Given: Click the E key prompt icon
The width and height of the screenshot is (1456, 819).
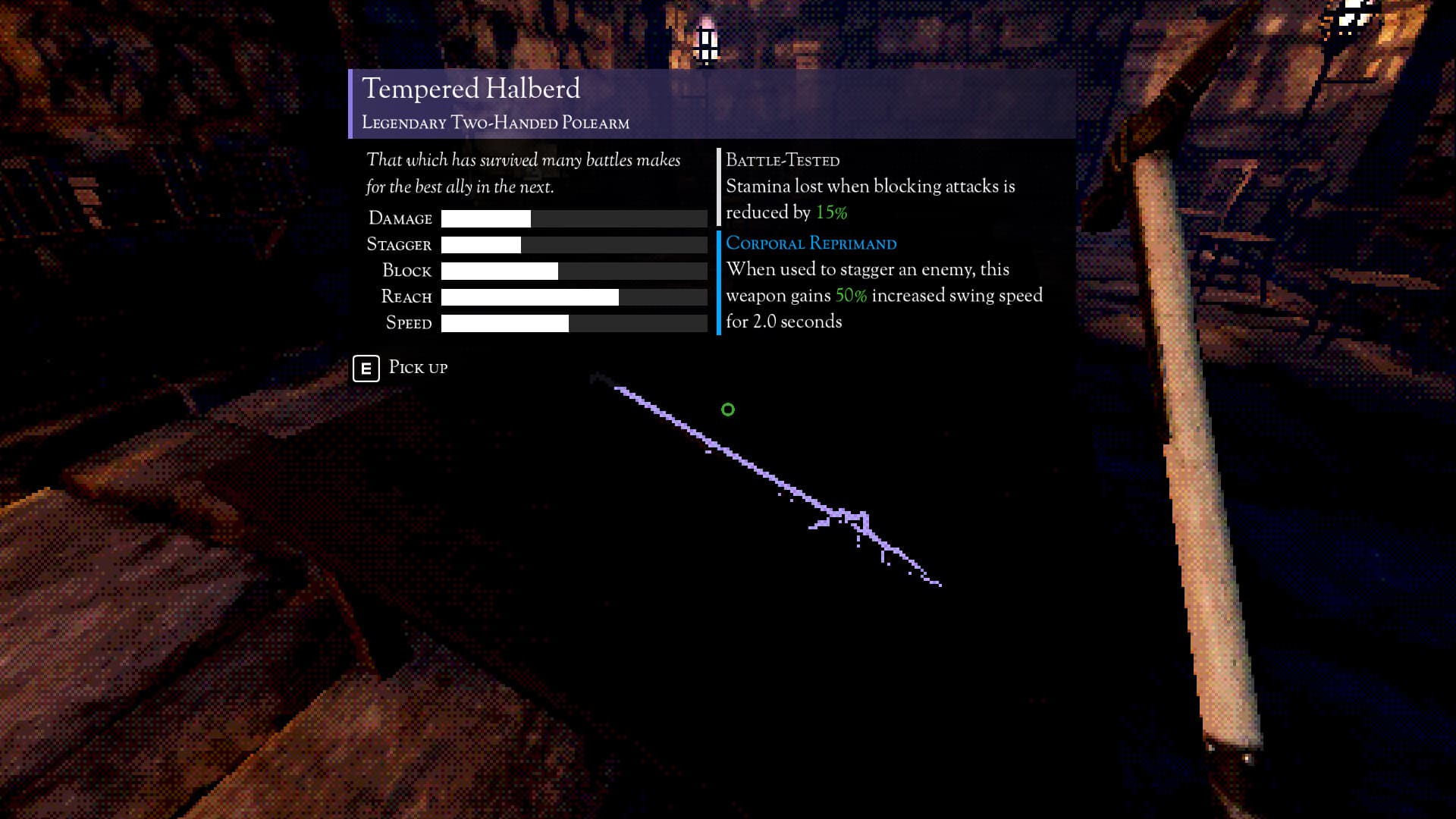Looking at the screenshot, I should pyautogui.click(x=366, y=369).
